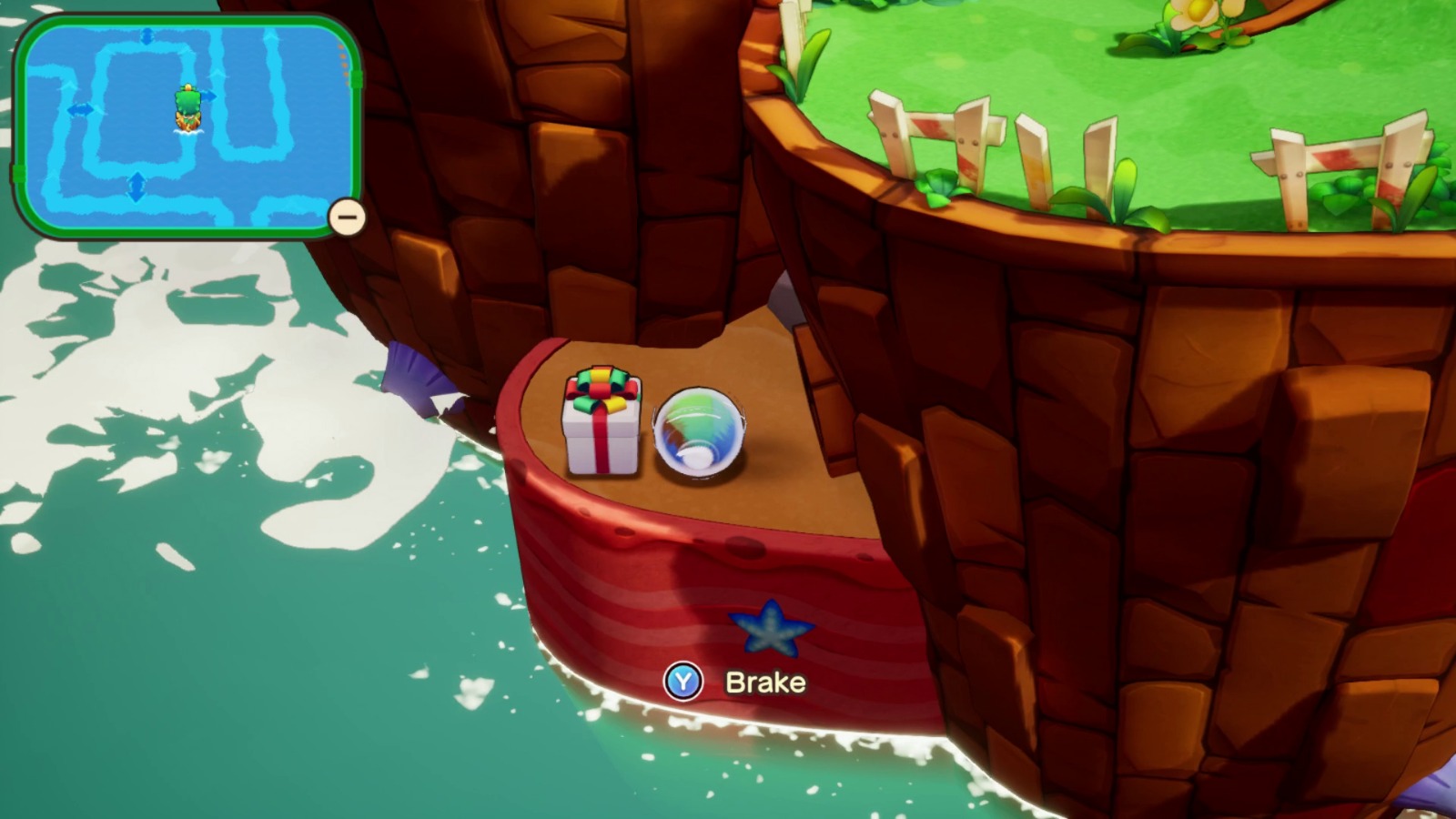Click the orange dotted trail on the minimap edge
Viewport: 1456px width, 819px height.
(343, 64)
